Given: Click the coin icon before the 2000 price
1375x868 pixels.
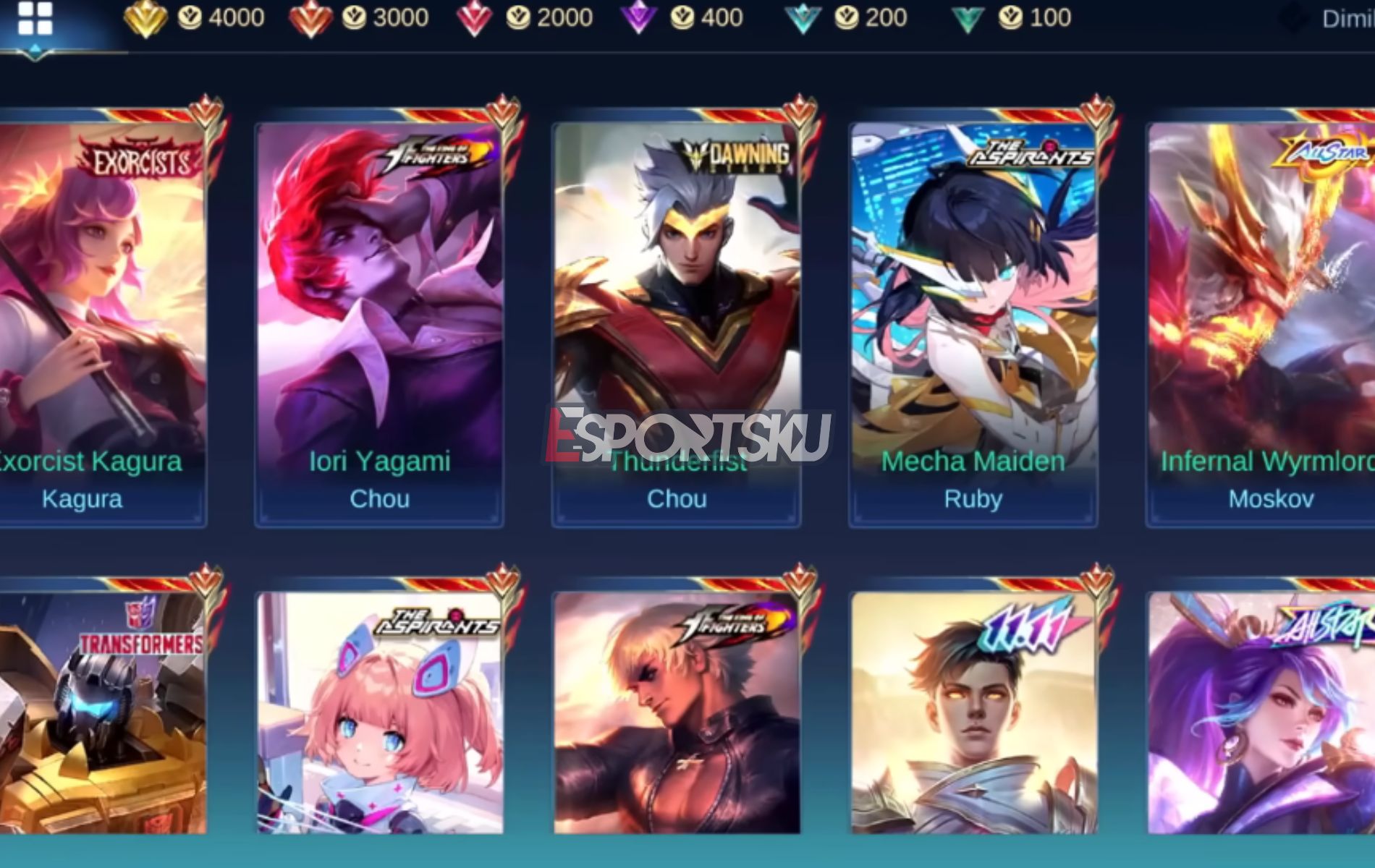Looking at the screenshot, I should [520, 16].
